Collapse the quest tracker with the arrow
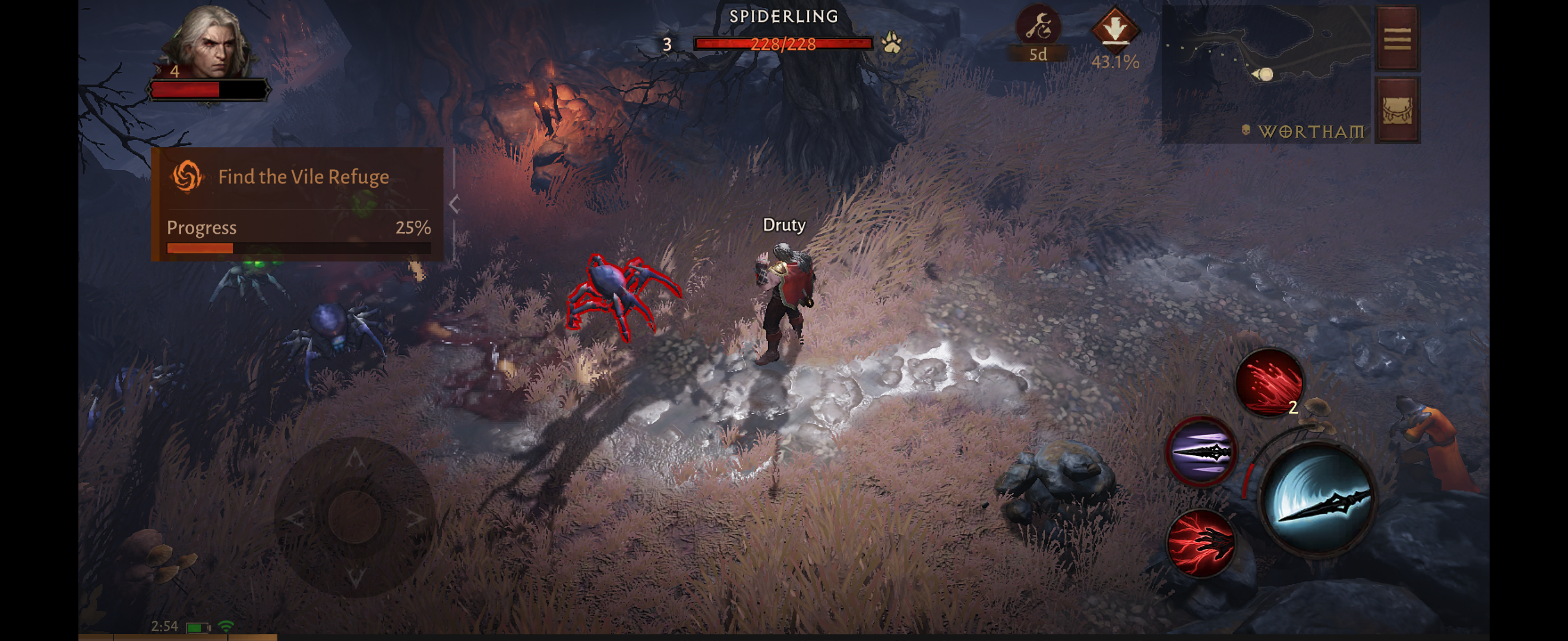 point(454,204)
